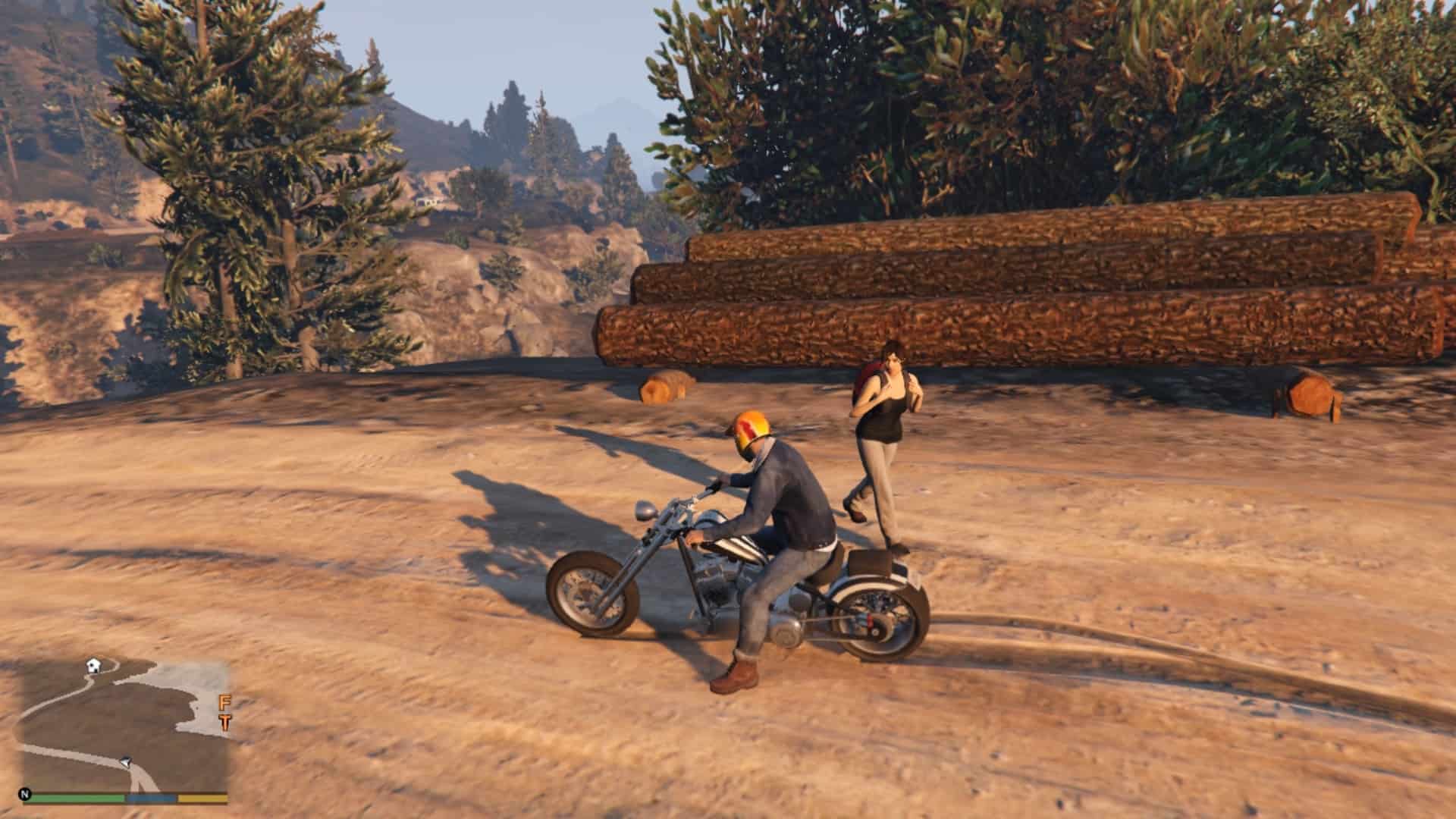The height and width of the screenshot is (819, 1456).
Task: Select the player arrow marker on the minimap
Action: [x=127, y=761]
